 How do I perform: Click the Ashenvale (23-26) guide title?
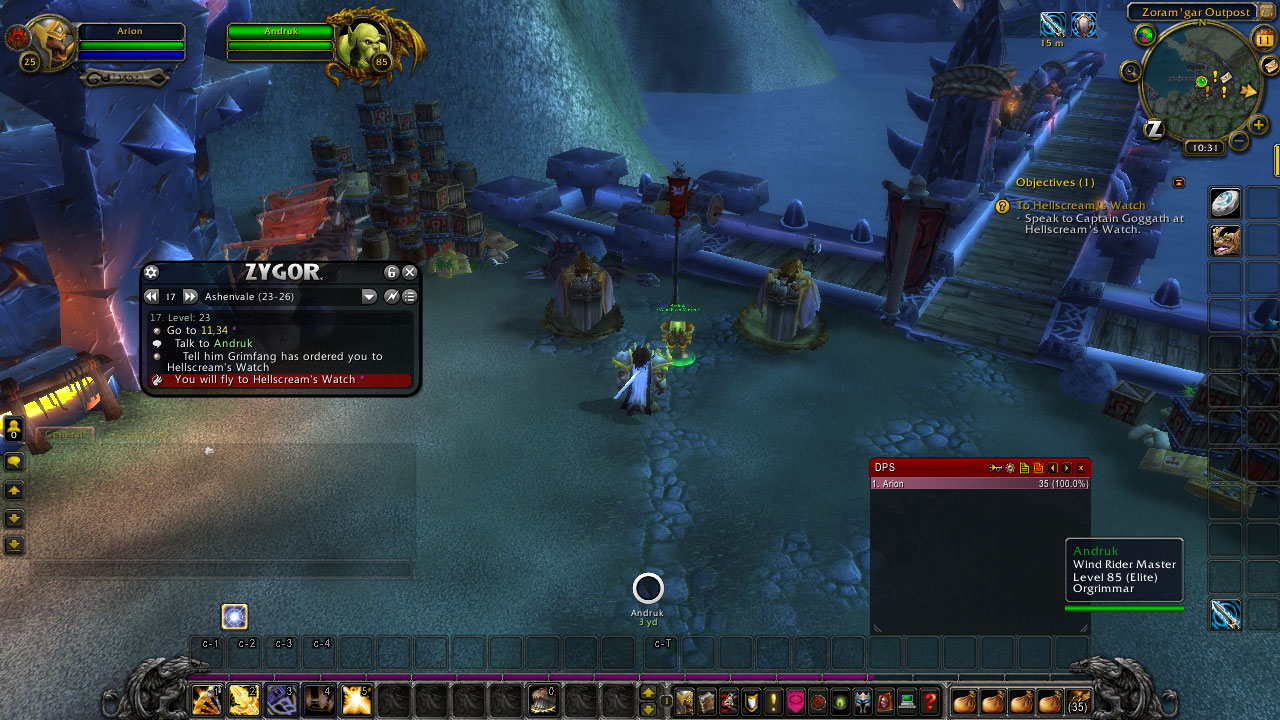coord(250,296)
